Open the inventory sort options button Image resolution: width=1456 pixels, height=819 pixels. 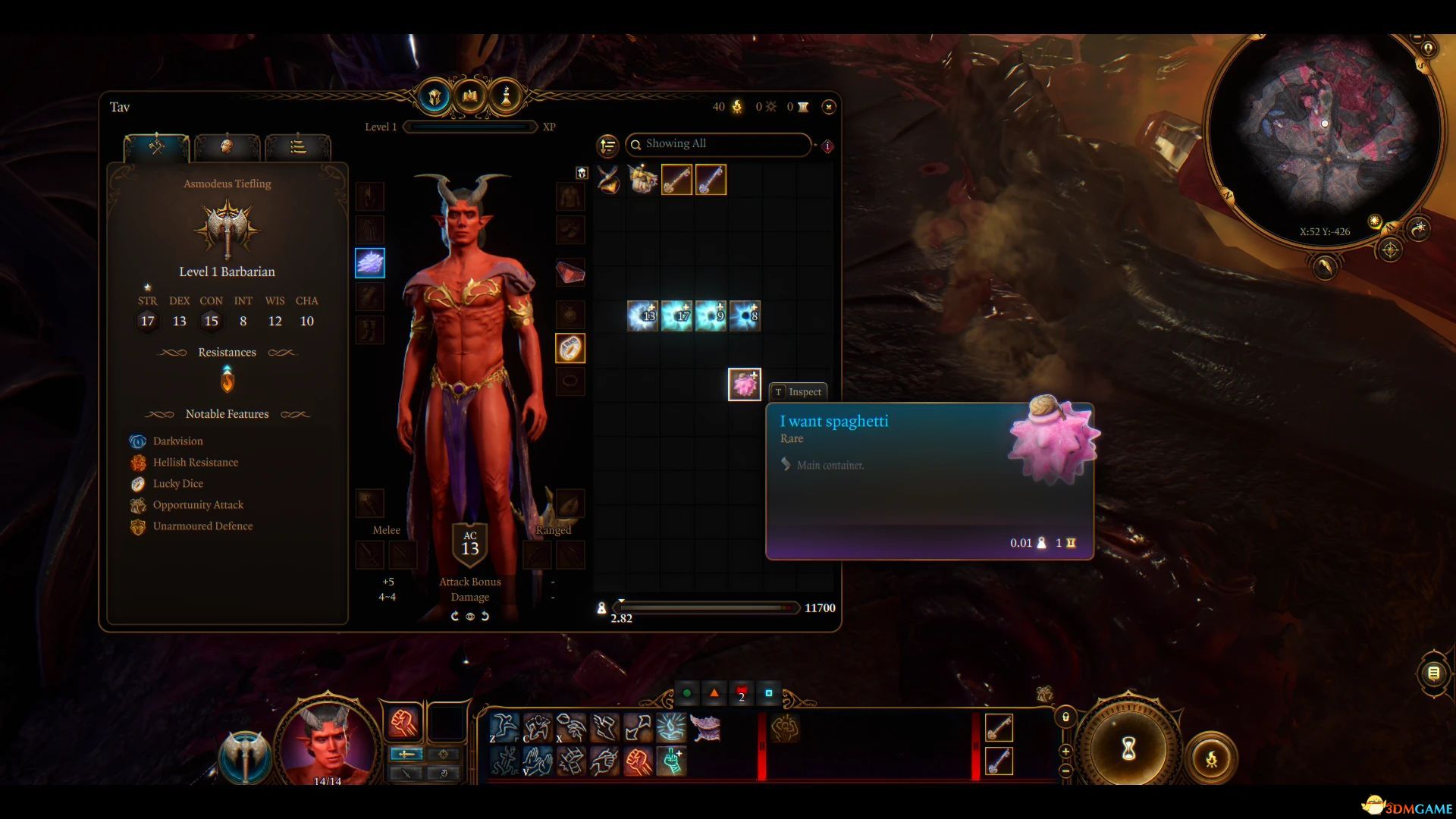click(x=607, y=145)
